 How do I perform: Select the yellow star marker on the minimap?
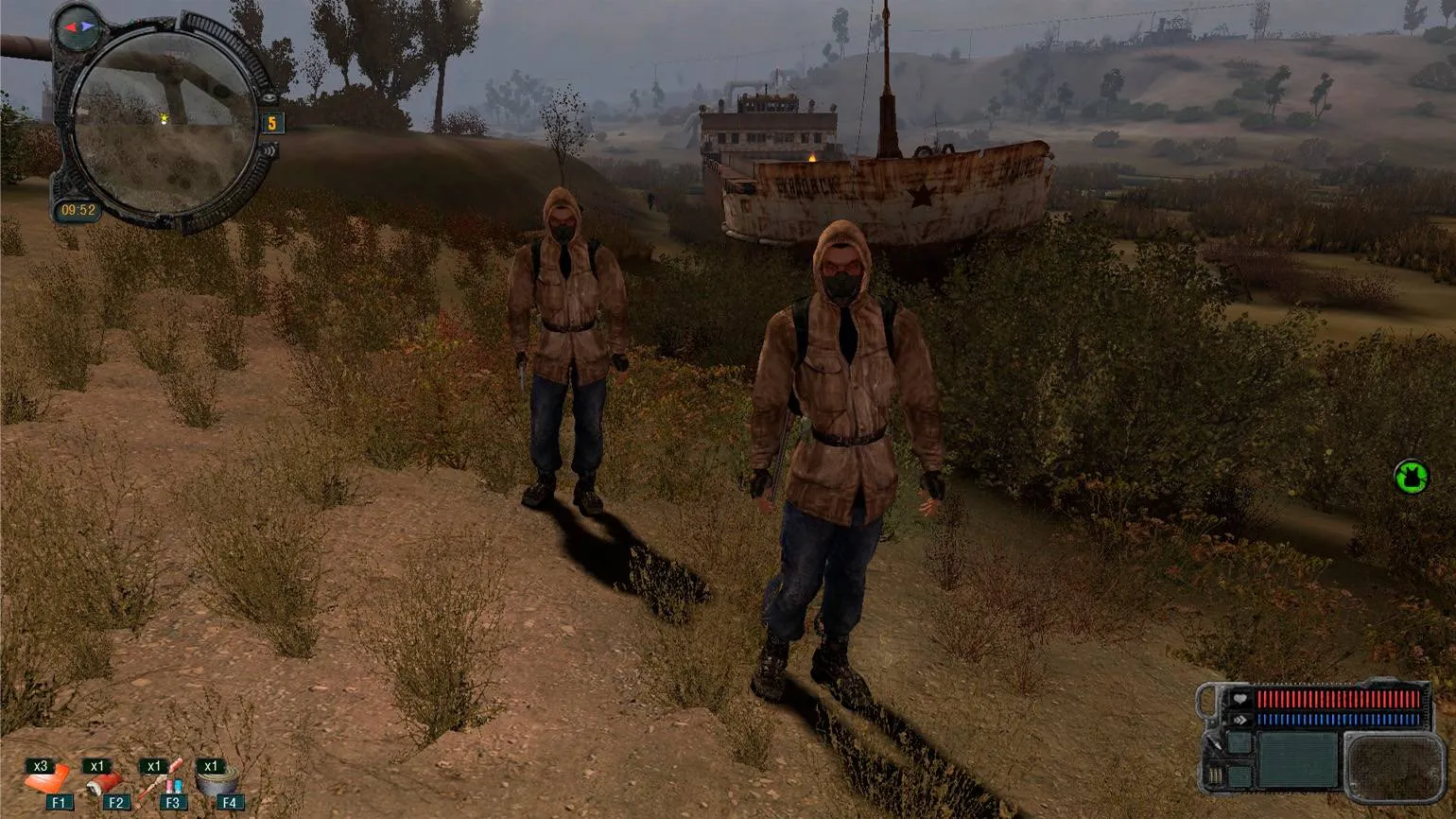(x=165, y=119)
